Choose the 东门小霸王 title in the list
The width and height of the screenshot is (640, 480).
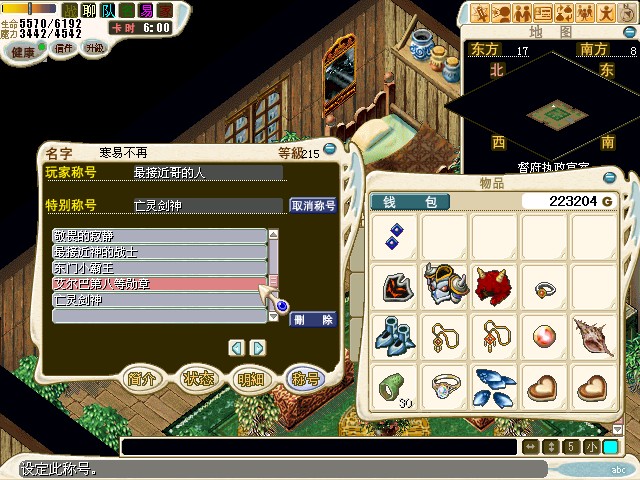point(159,268)
